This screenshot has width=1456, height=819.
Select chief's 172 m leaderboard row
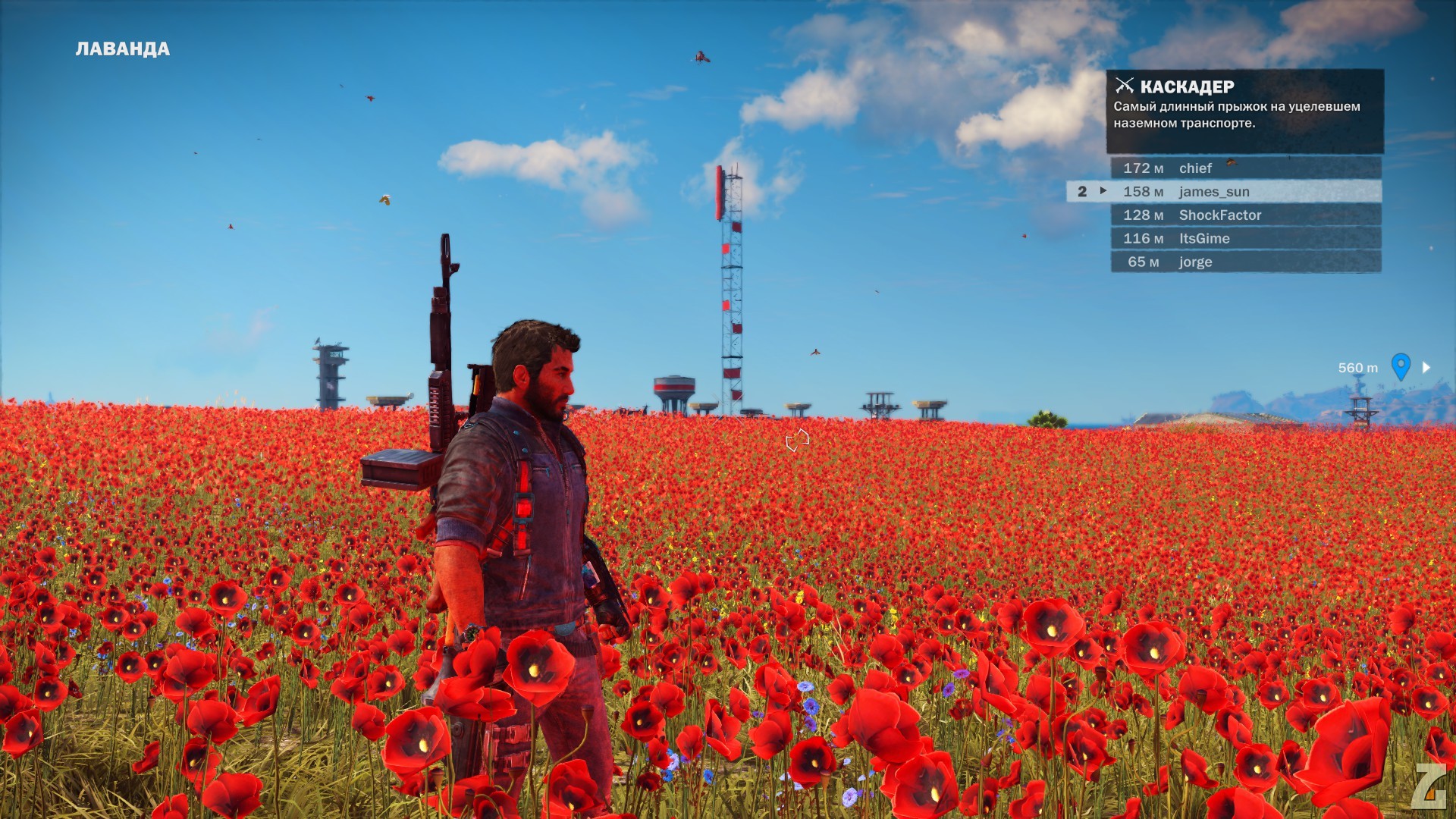(1245, 168)
